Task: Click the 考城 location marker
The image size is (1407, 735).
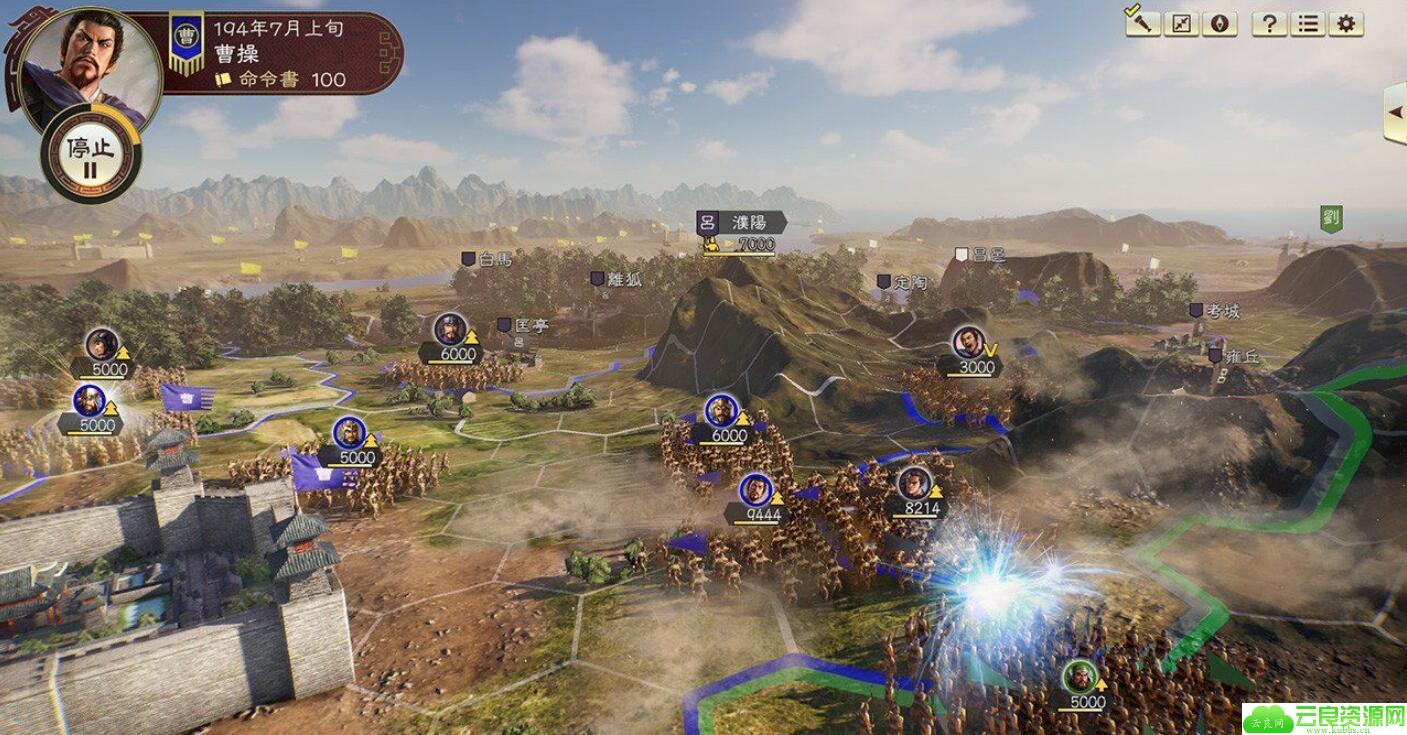Action: 1215,311
